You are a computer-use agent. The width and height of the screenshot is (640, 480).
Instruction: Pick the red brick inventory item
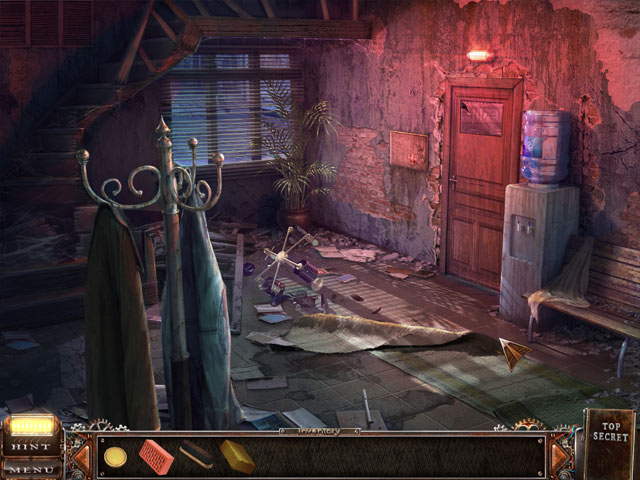(x=156, y=455)
